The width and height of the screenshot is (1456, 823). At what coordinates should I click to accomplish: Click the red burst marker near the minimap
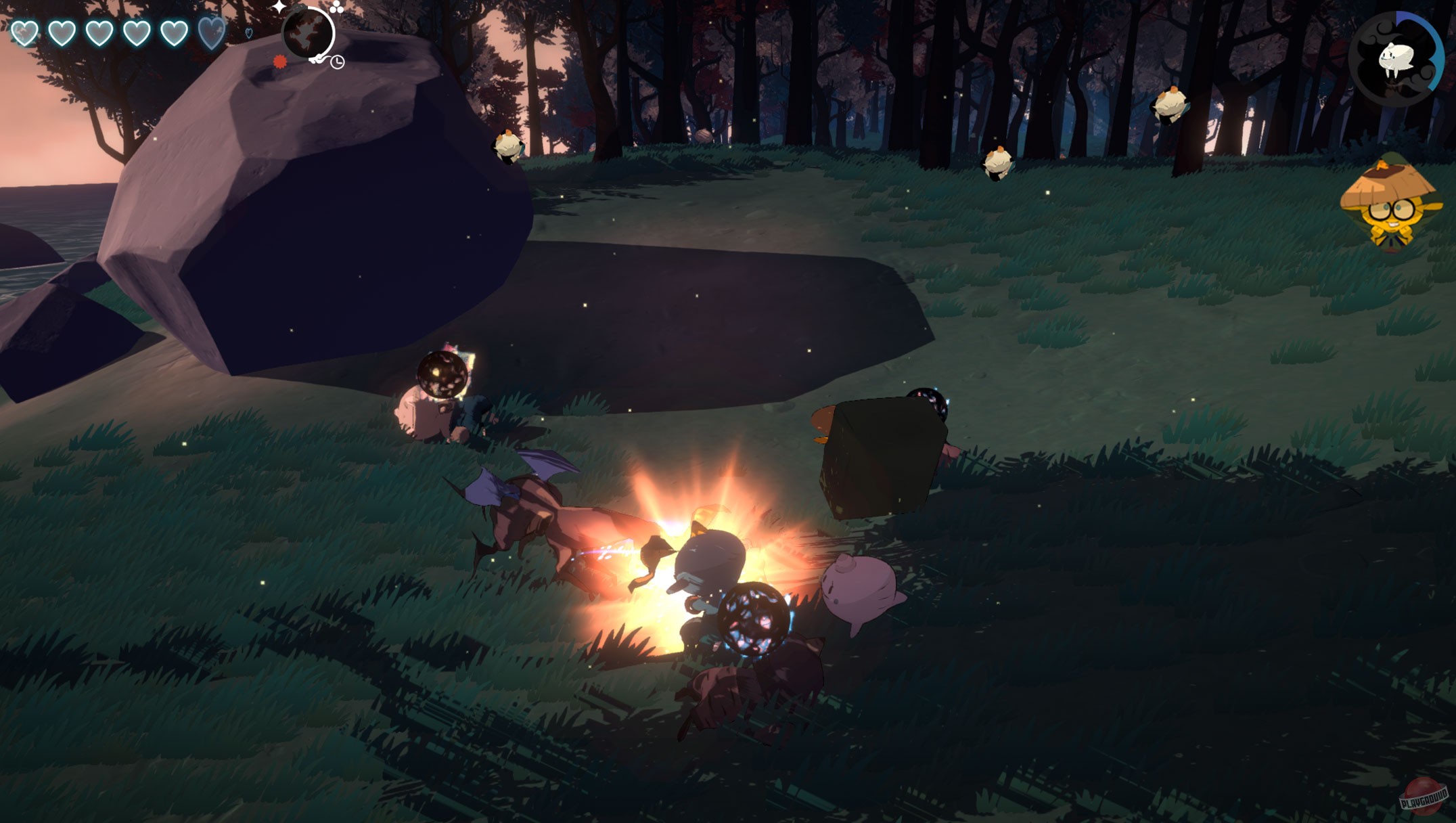point(279,62)
